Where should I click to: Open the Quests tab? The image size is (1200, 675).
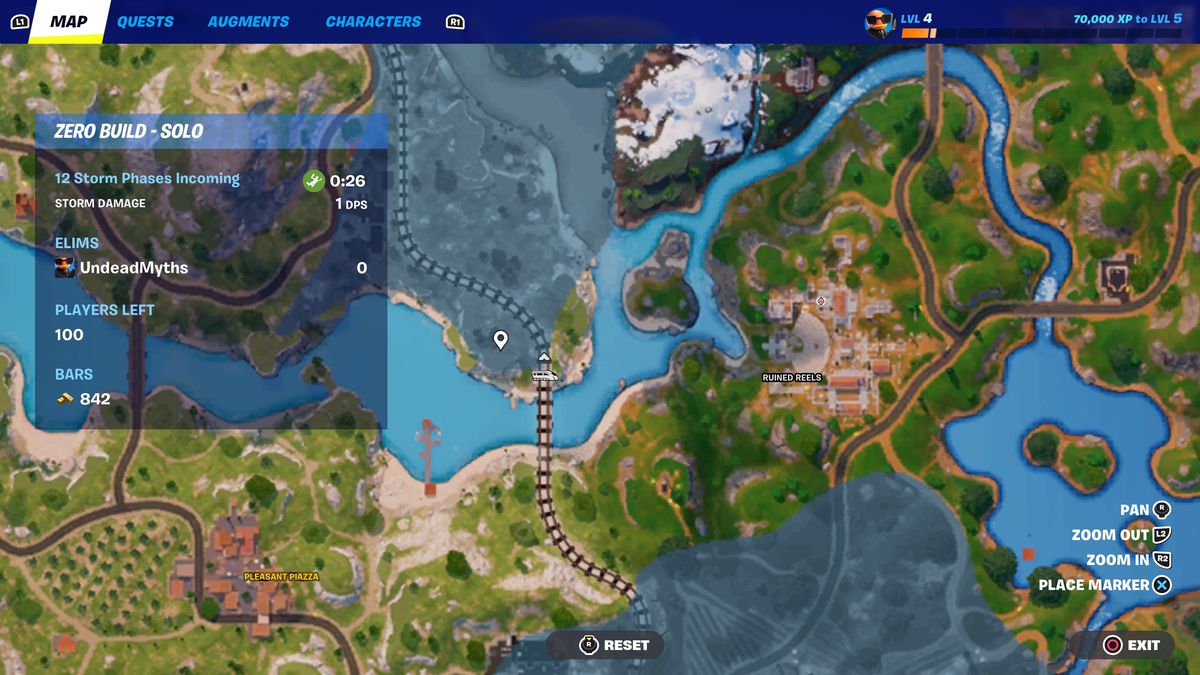145,21
